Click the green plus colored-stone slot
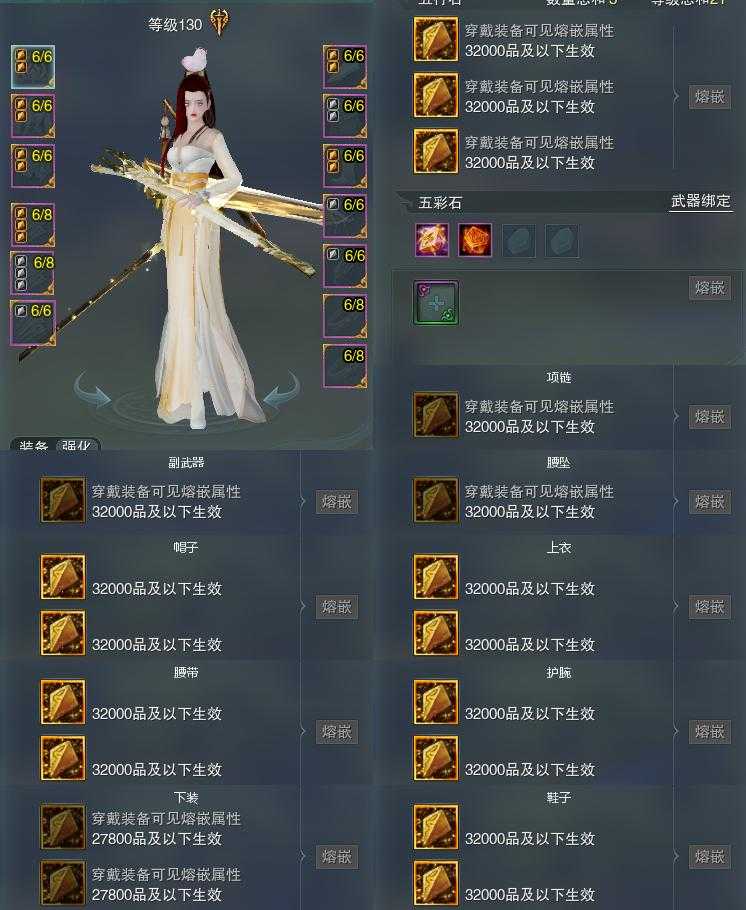Screen dimensions: 746x910 (x=436, y=302)
